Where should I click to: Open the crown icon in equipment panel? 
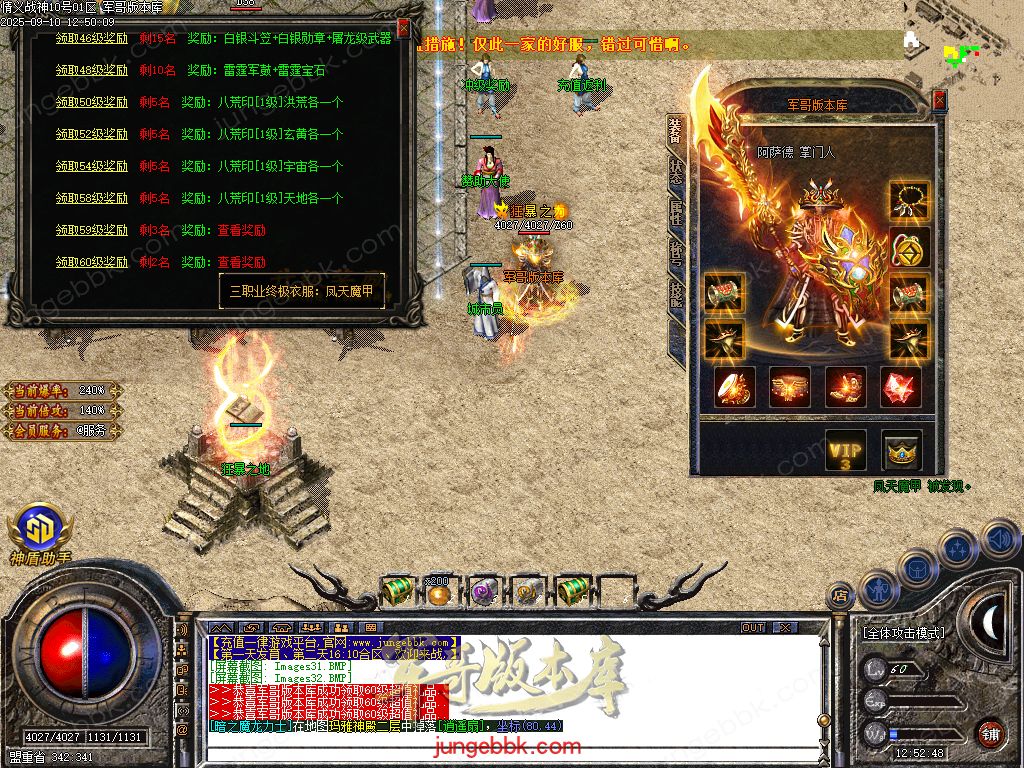point(901,451)
